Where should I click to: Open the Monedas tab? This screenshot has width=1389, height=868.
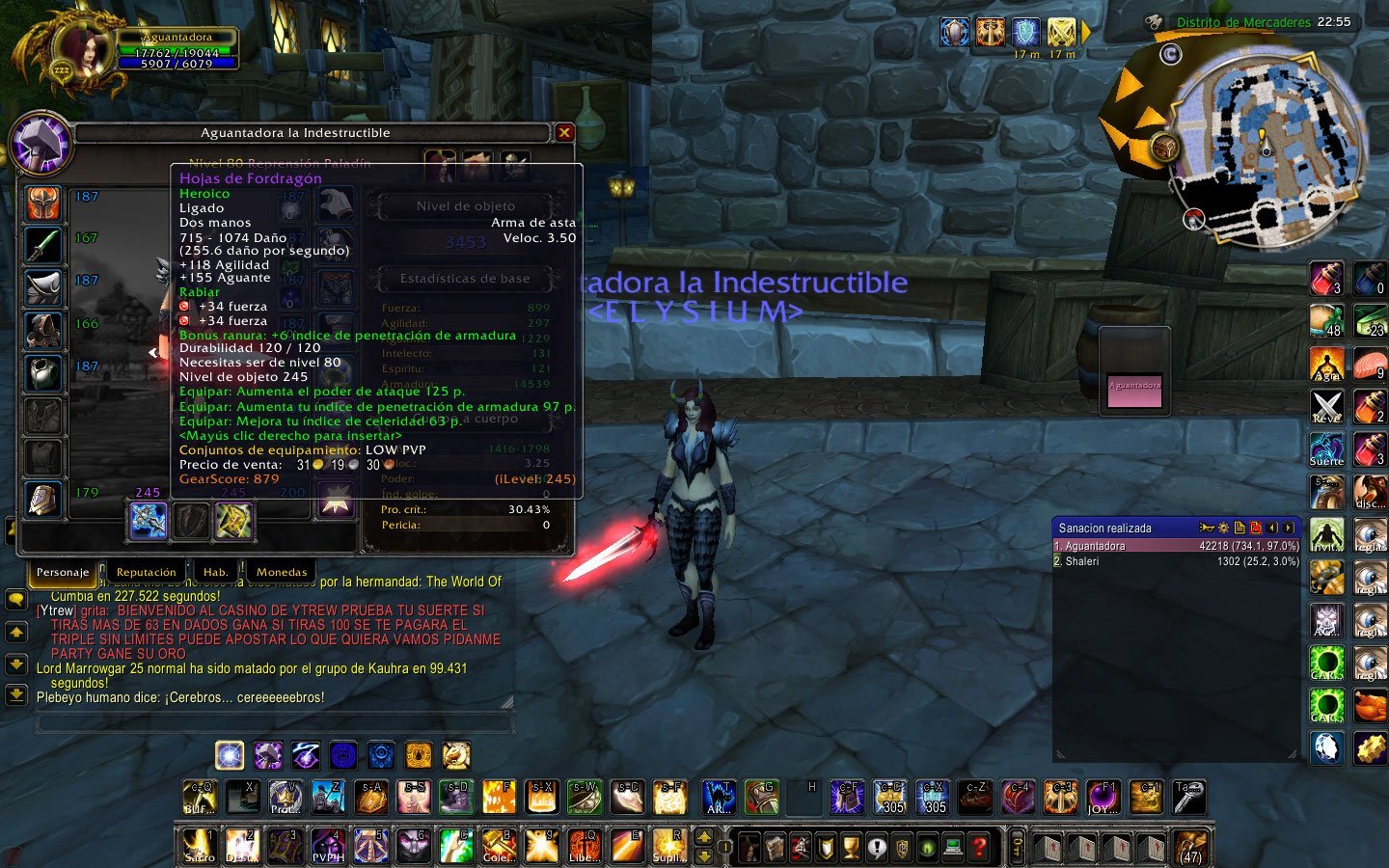click(282, 572)
